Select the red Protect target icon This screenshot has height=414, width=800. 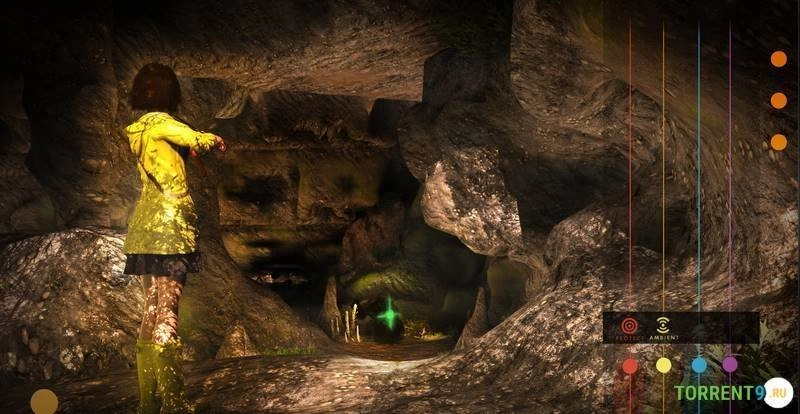pyautogui.click(x=629, y=325)
